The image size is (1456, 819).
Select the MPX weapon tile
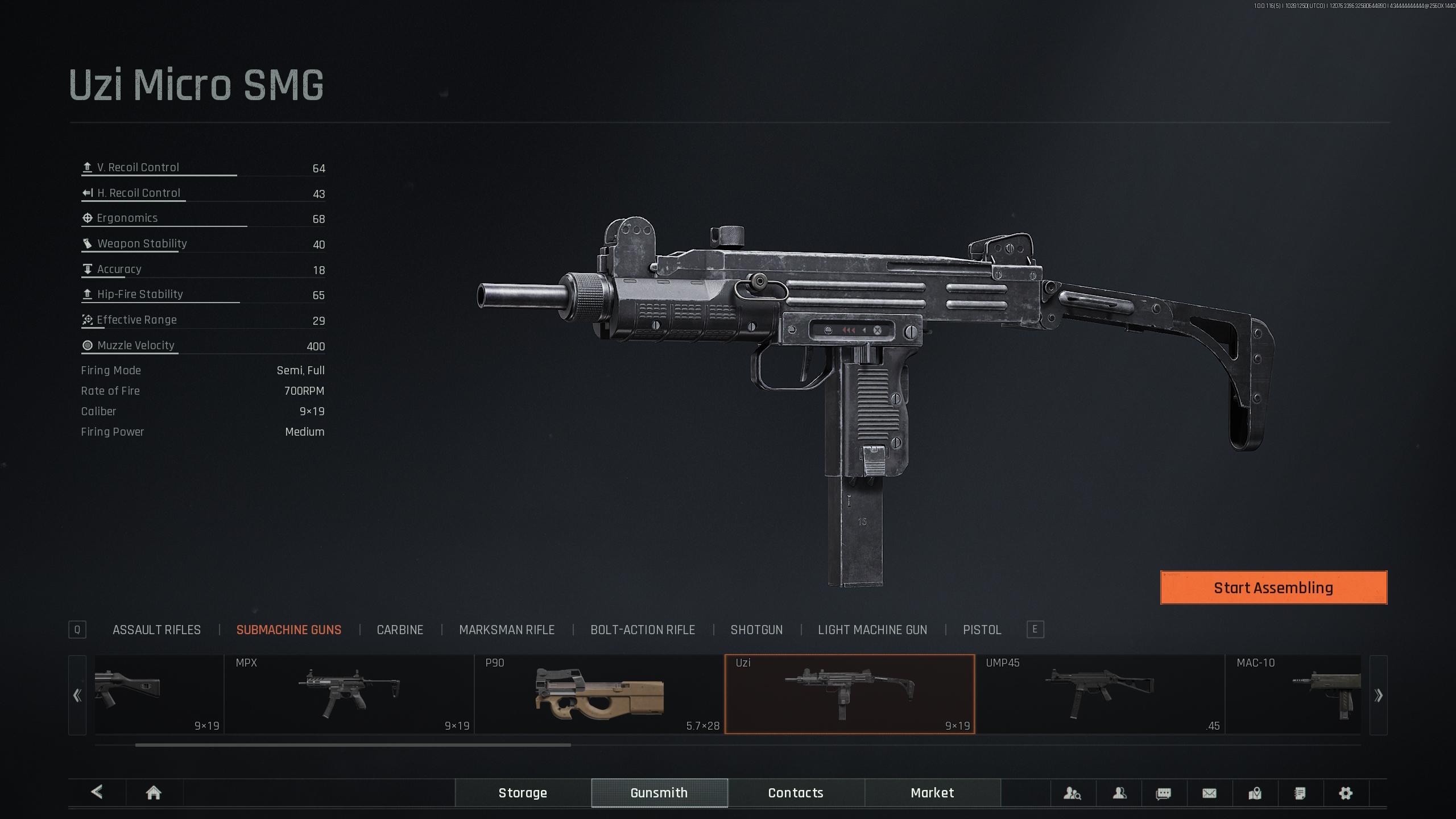tap(349, 694)
